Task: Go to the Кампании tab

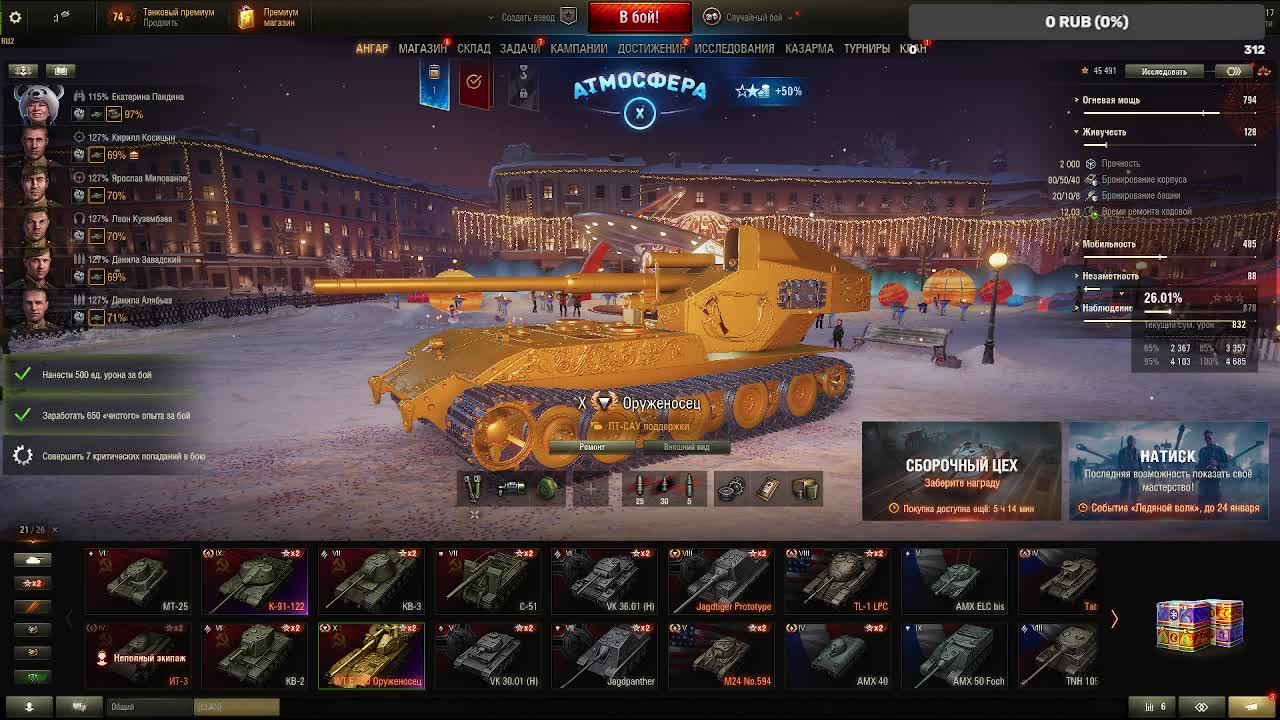Action: click(x=578, y=48)
